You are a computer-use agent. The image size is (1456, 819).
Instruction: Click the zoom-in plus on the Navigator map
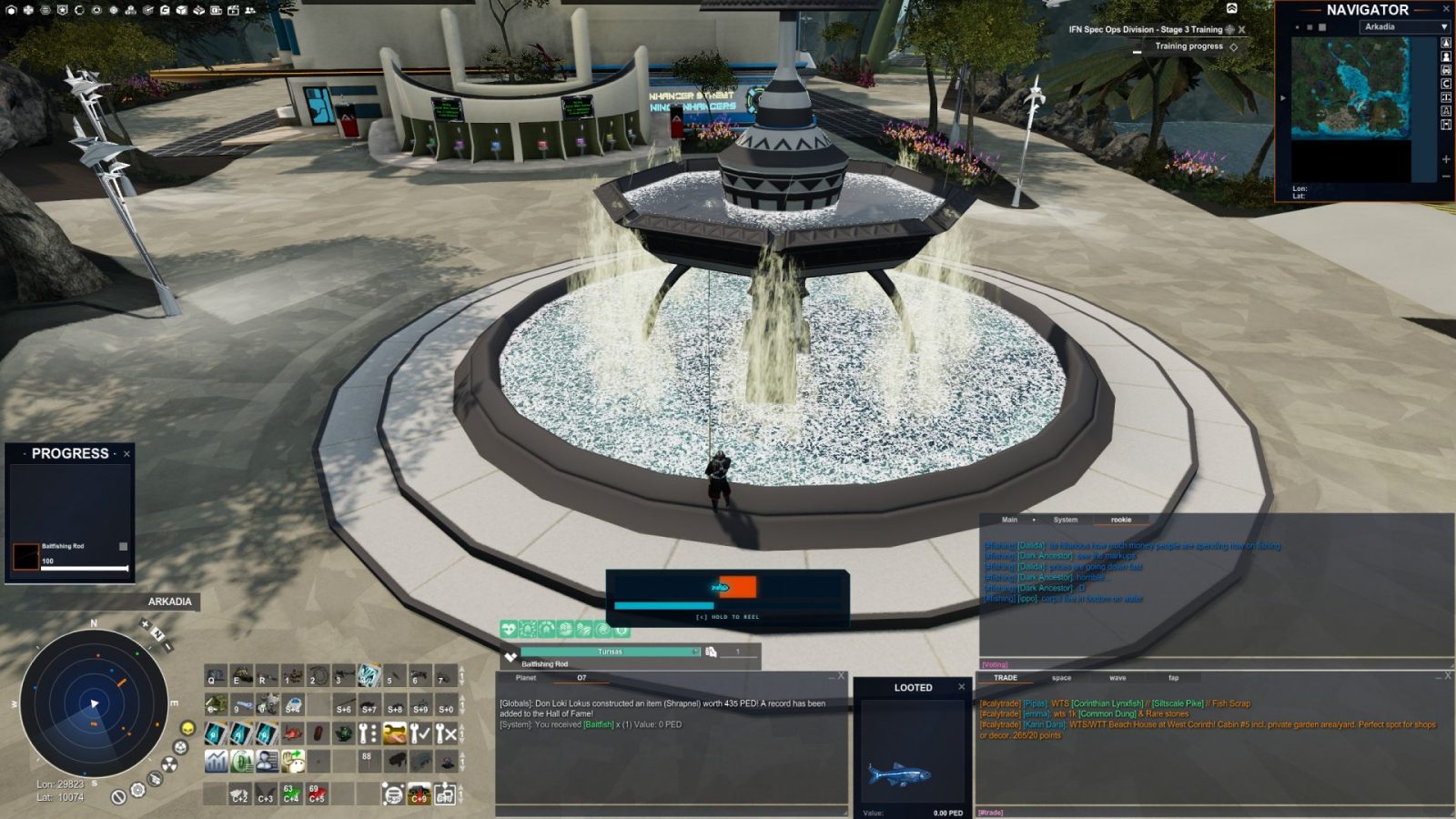(1445, 158)
